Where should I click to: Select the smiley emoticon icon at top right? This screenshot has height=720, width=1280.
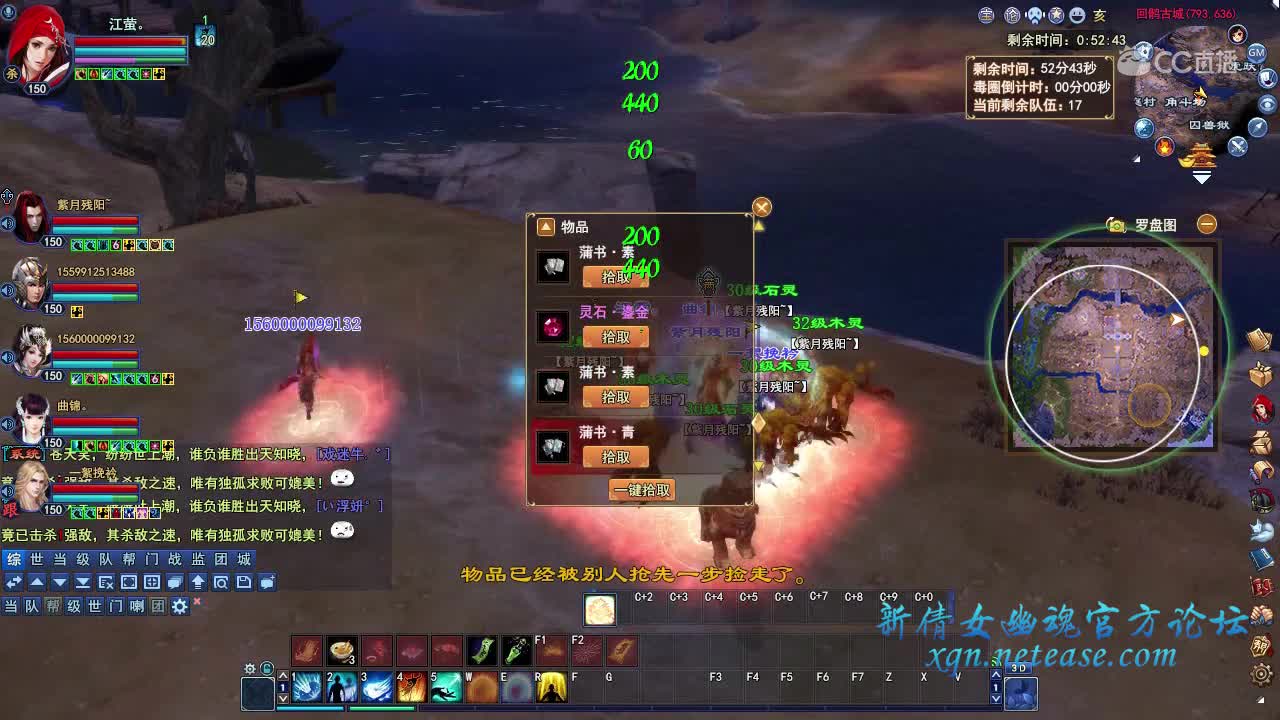coord(1076,13)
